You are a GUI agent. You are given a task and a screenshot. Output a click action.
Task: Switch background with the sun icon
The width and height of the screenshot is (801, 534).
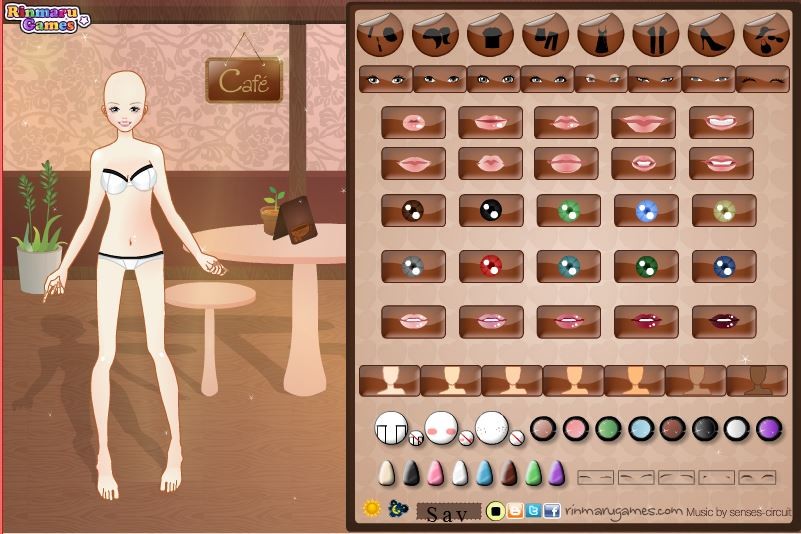[372, 509]
